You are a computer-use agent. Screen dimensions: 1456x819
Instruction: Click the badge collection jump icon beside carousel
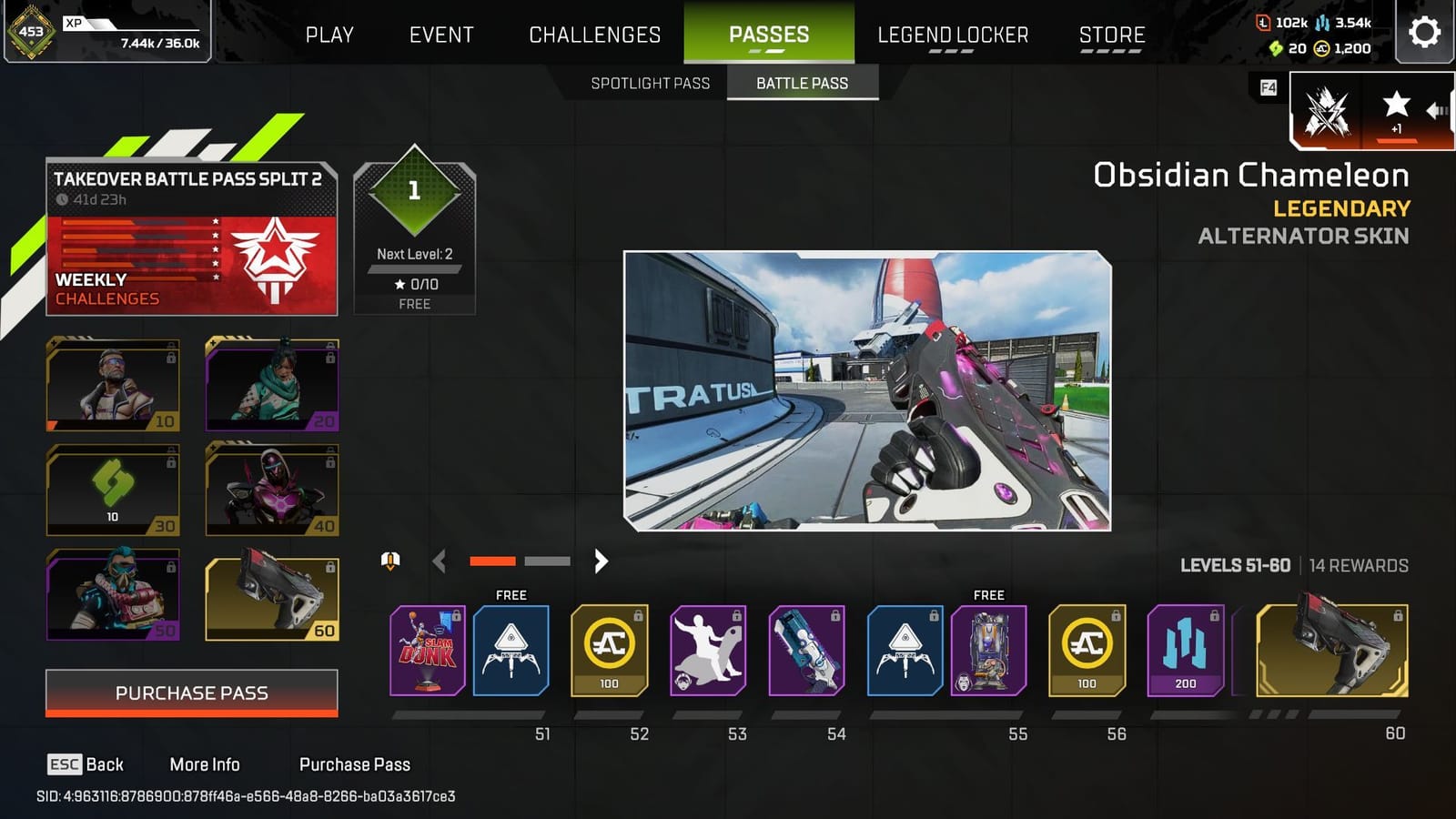[x=389, y=561]
